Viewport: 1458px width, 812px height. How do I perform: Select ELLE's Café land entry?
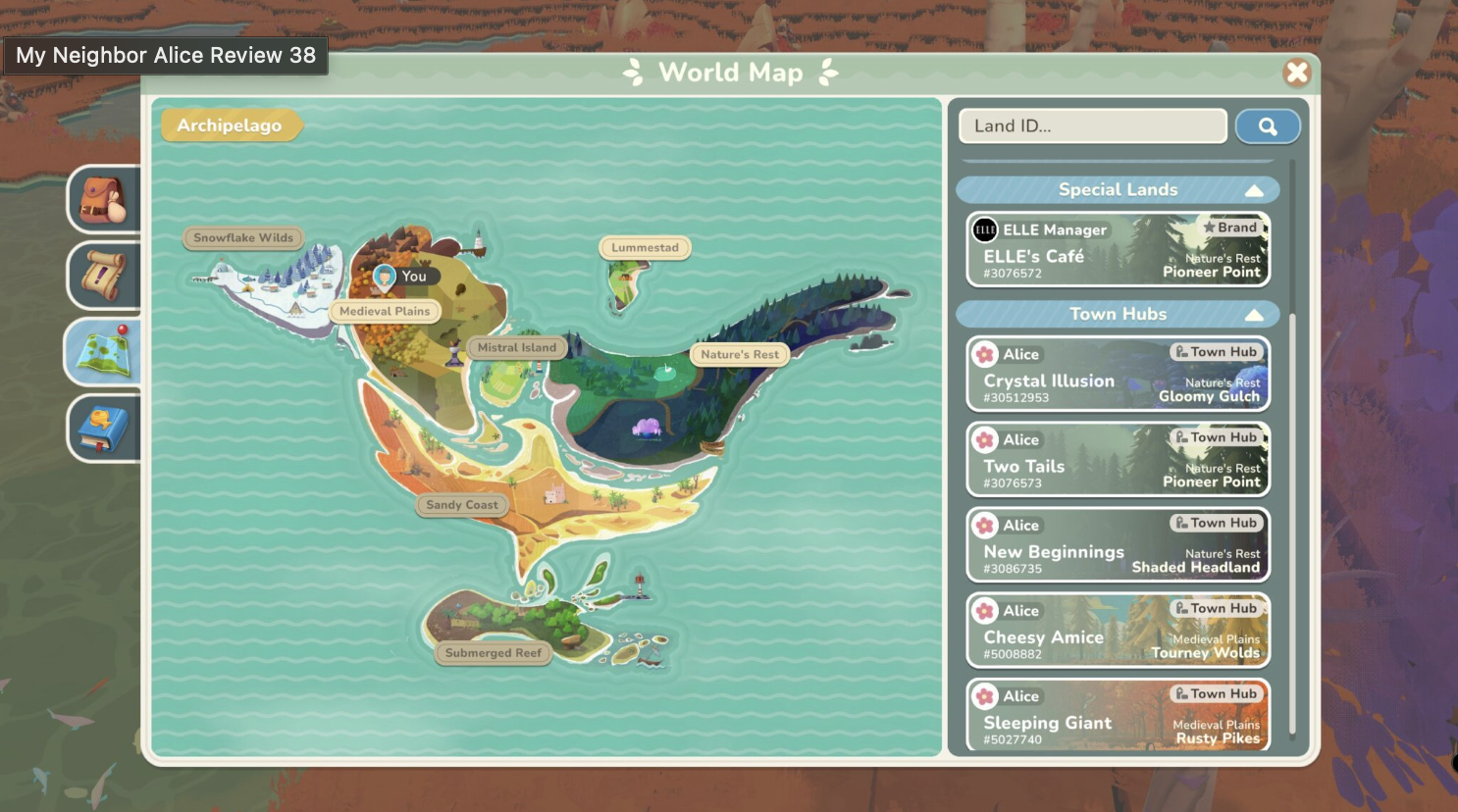pyautogui.click(x=1118, y=250)
